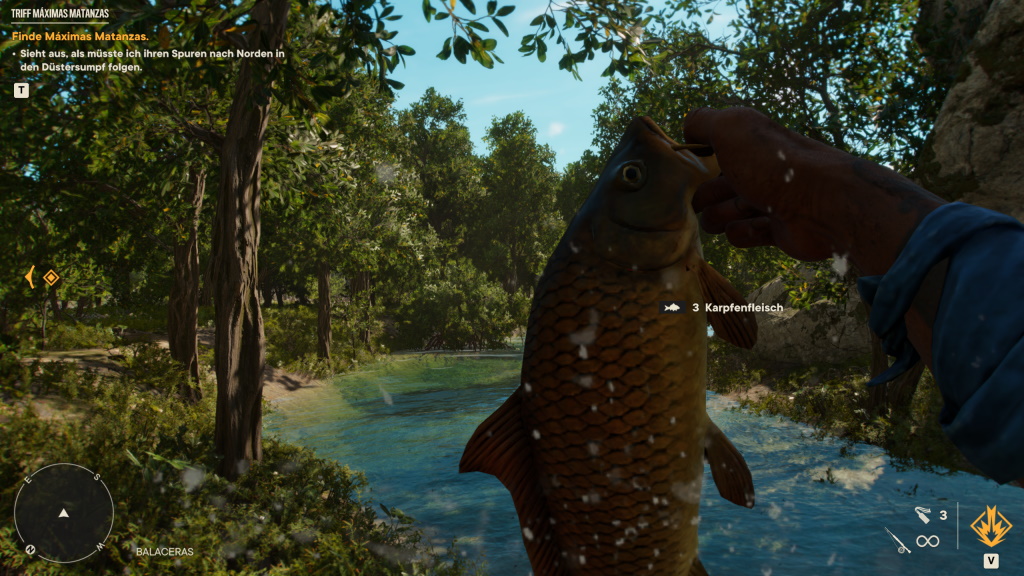Click the Karpfenfleisch loot notification fish icon
Screen dimensions: 1024x576
[x=672, y=308]
